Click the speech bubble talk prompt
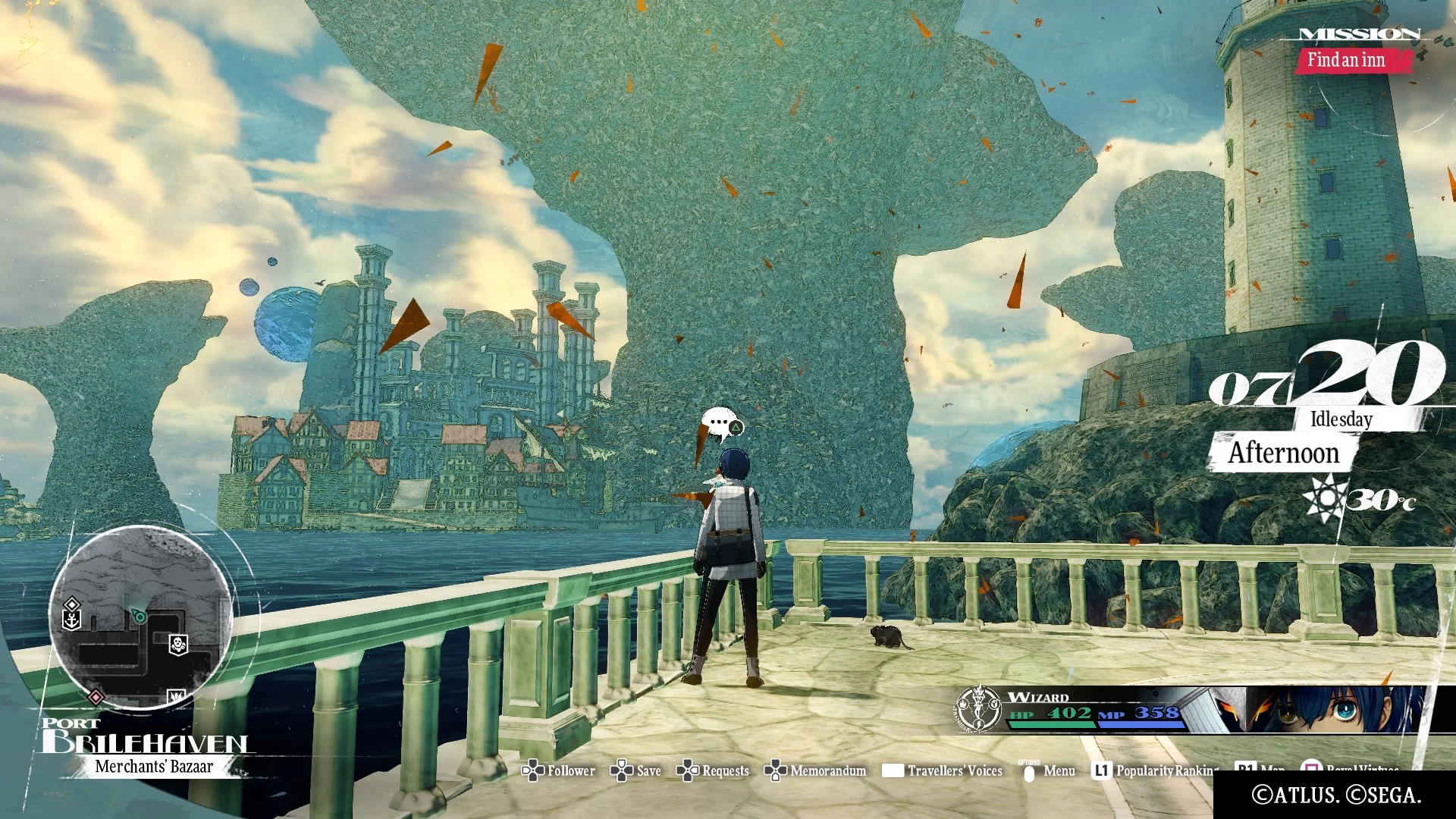Screen dimensions: 1456x819 (x=720, y=425)
